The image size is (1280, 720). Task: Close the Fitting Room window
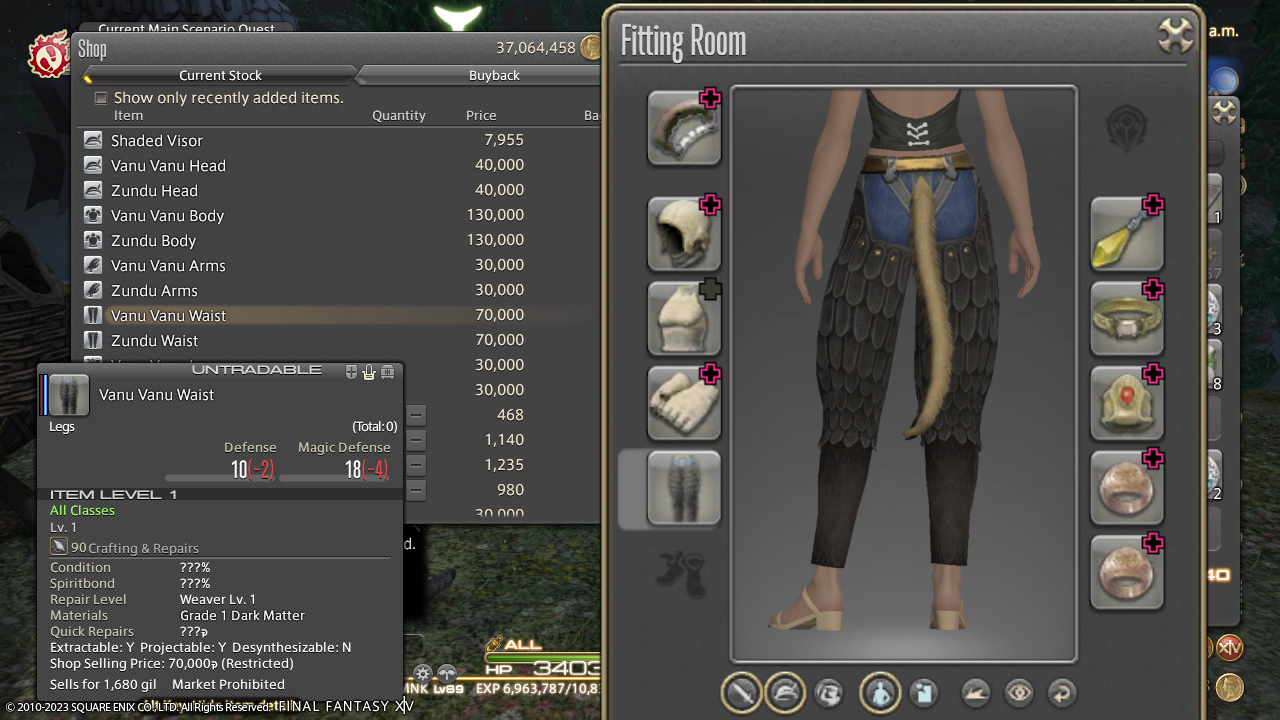click(1177, 36)
